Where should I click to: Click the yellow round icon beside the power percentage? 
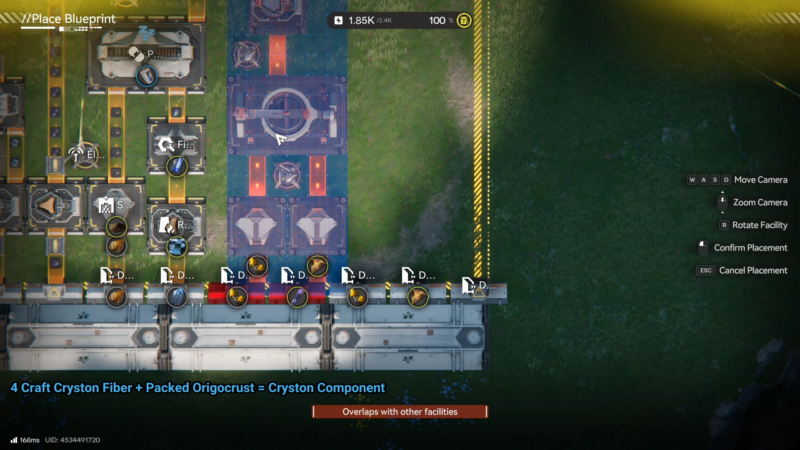[x=465, y=20]
